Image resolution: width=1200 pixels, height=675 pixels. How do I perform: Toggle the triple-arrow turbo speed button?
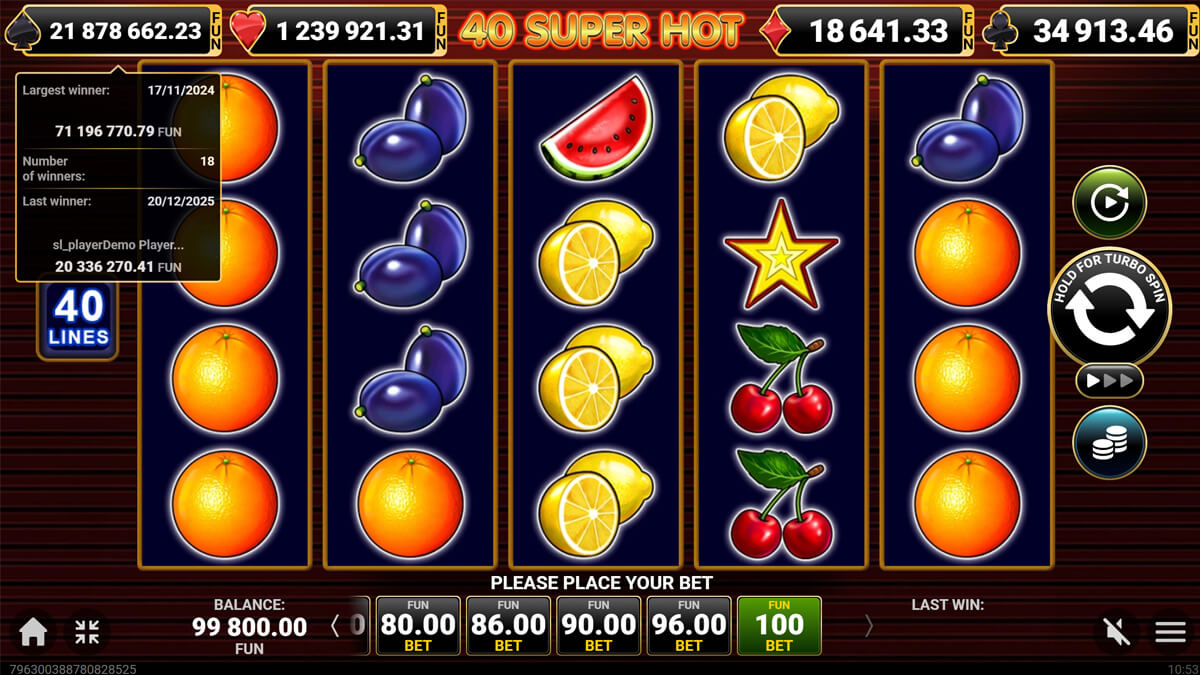tap(1109, 380)
